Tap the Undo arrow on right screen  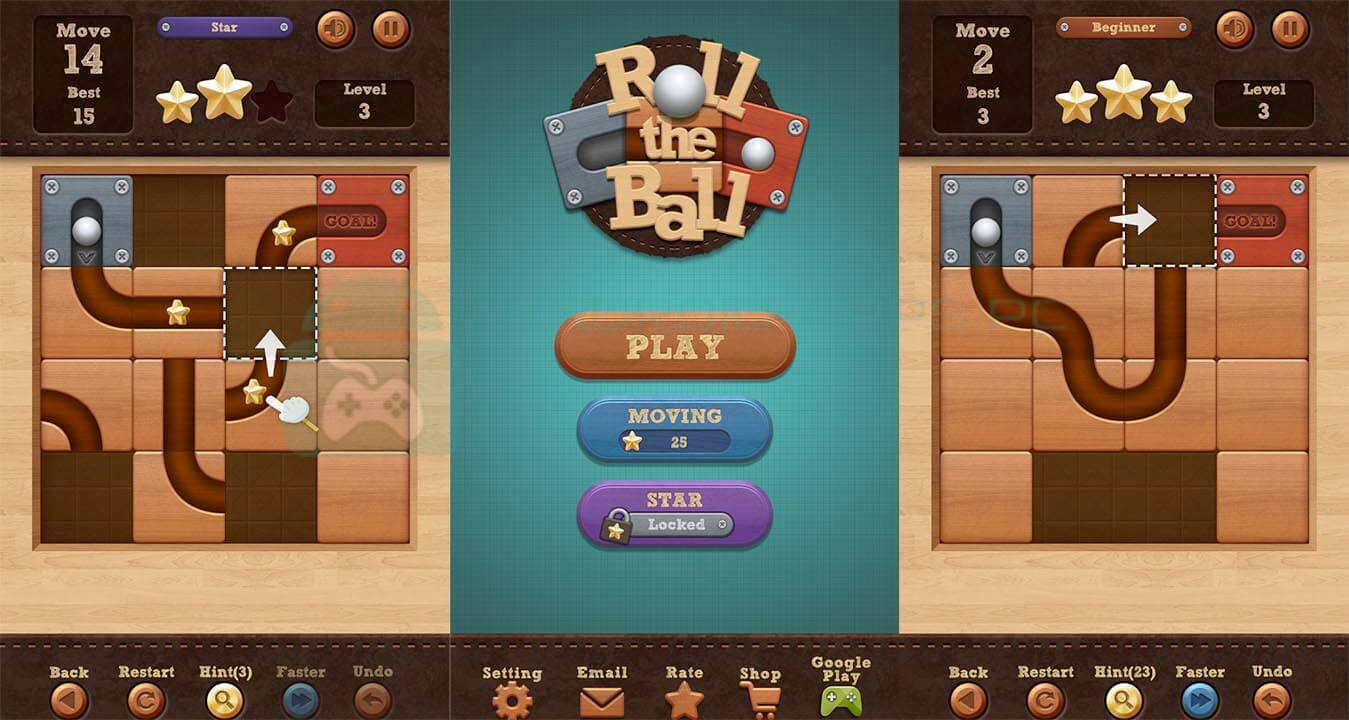pos(1272,699)
